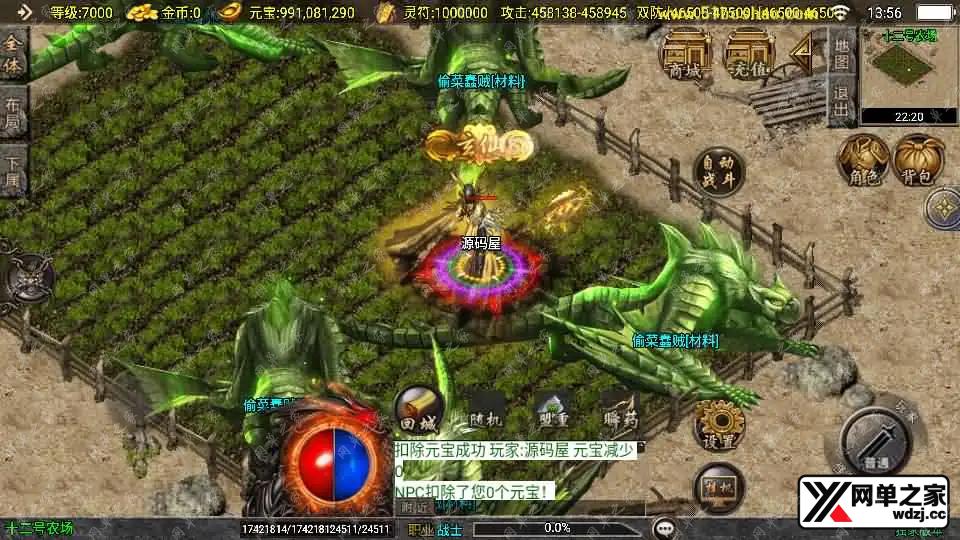The width and height of the screenshot is (960, 540).
Task: Open the 背包 backpack
Action: coord(918,161)
